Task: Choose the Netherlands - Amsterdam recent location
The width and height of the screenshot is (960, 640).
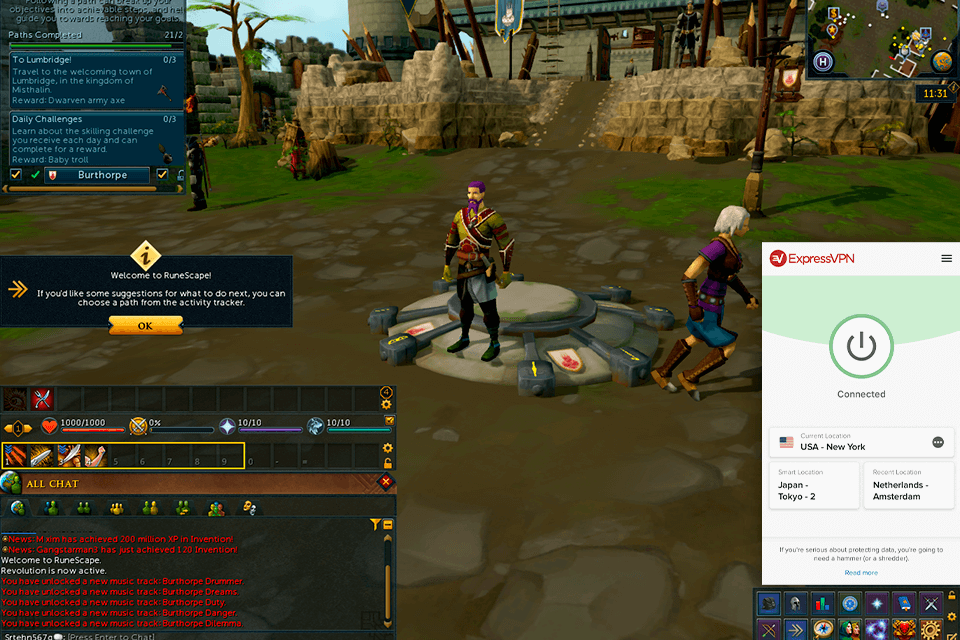Action: tap(908, 486)
